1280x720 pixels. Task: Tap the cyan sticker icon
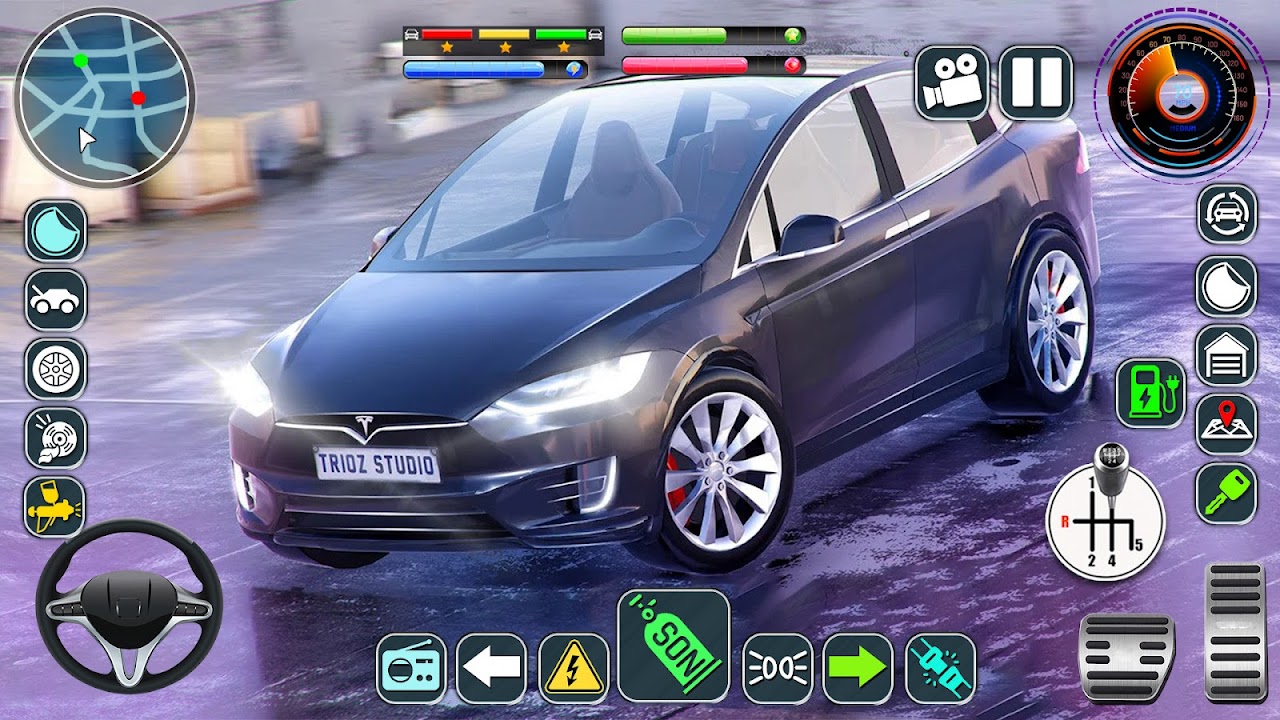(x=56, y=231)
